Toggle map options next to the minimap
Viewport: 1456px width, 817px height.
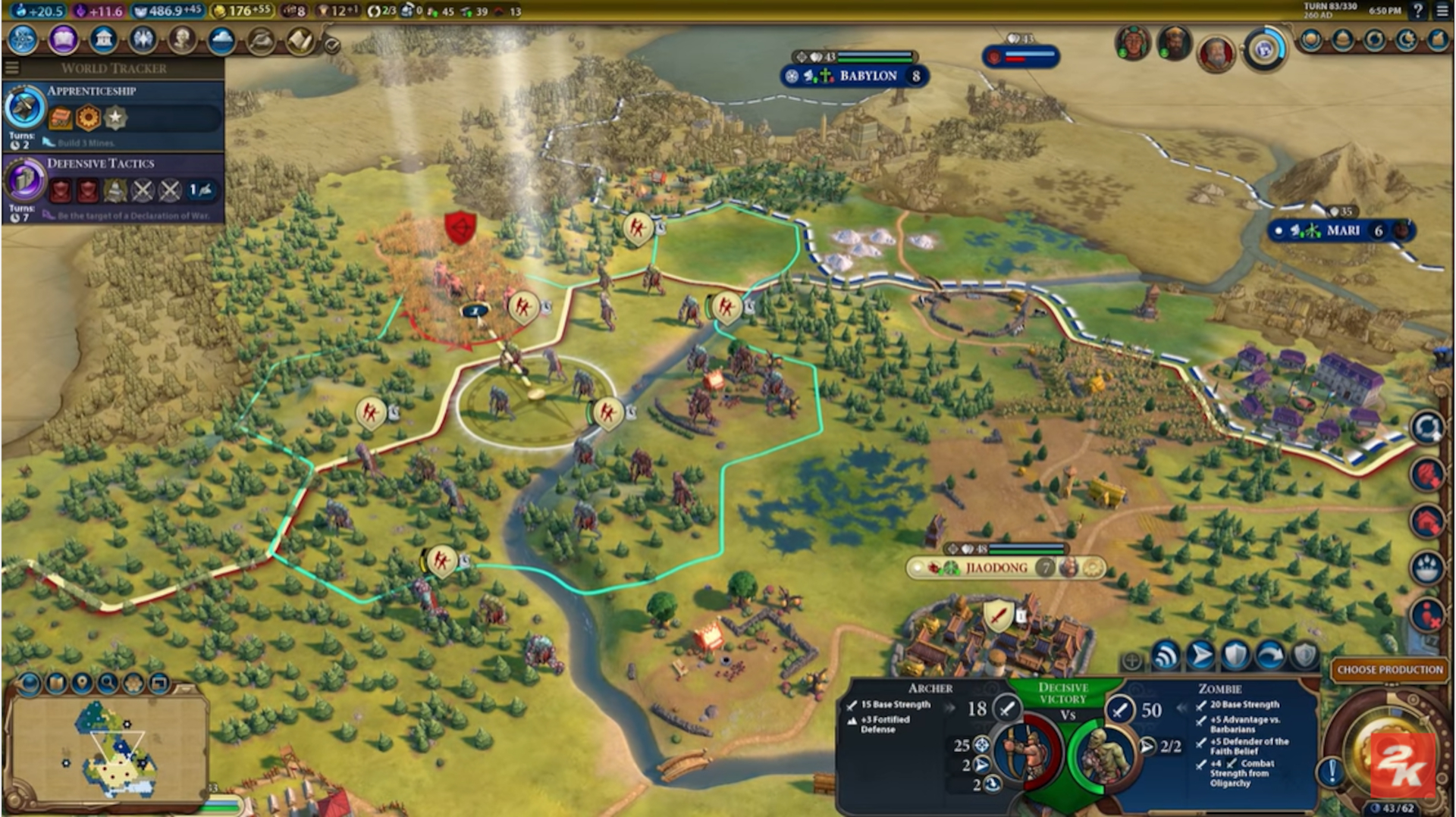(x=133, y=683)
